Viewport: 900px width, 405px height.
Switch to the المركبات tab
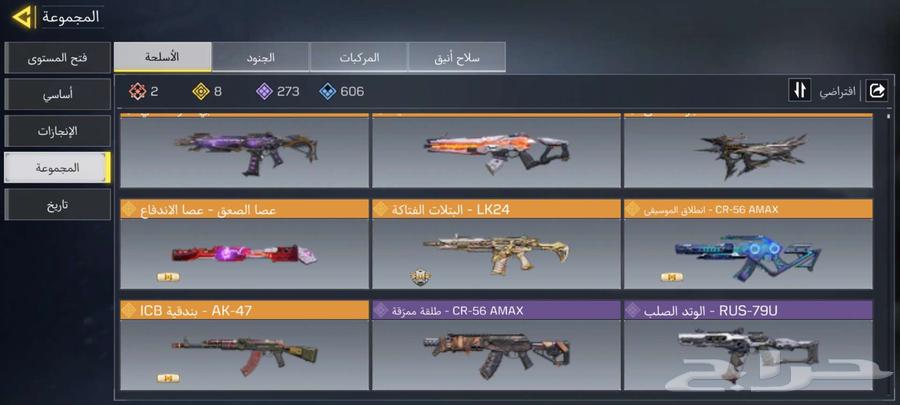pos(358,57)
